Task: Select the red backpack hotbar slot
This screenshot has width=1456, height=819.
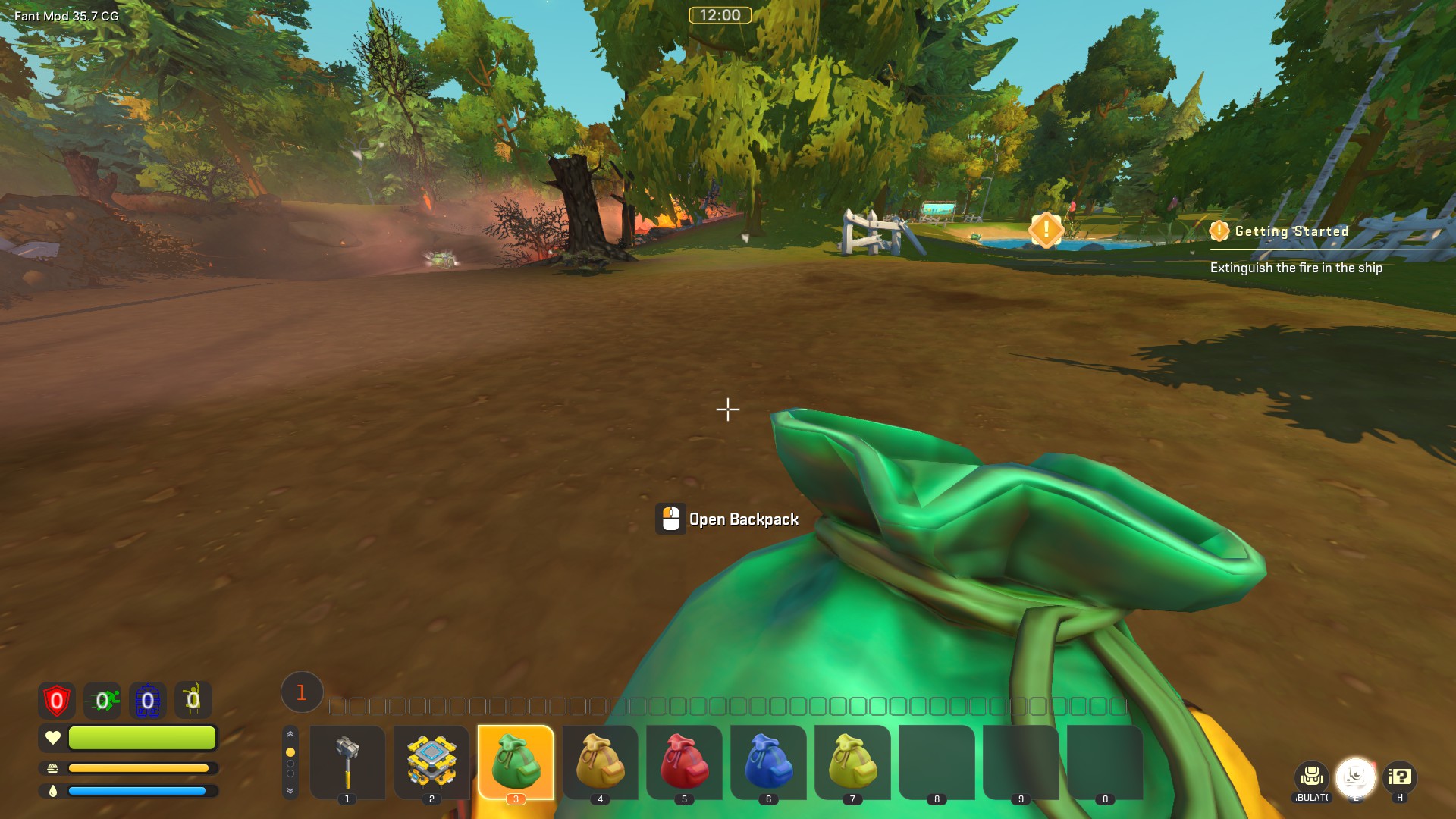Action: click(x=684, y=761)
